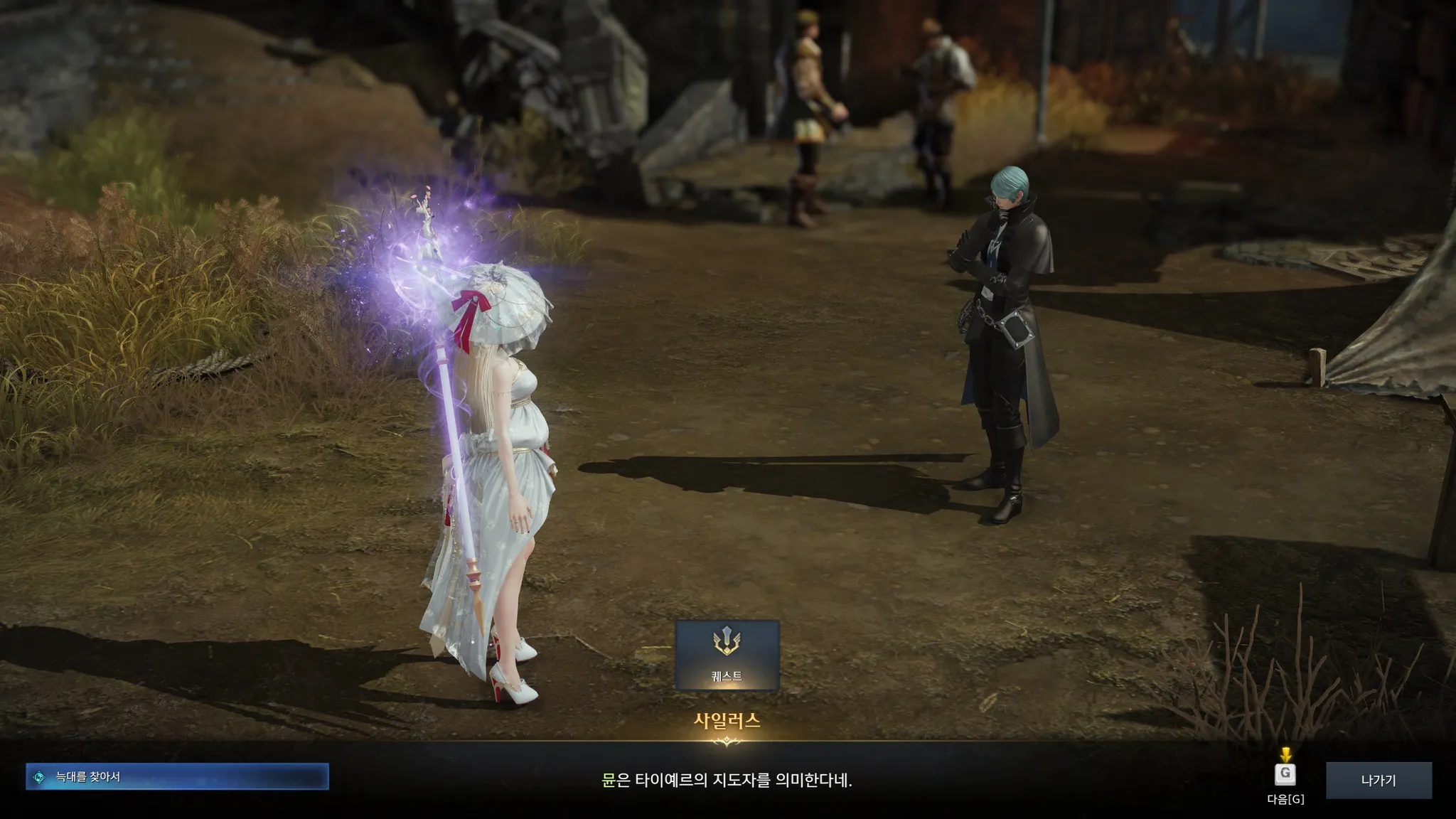
Task: Exit the dialogue with 나가기
Action: [x=1378, y=780]
